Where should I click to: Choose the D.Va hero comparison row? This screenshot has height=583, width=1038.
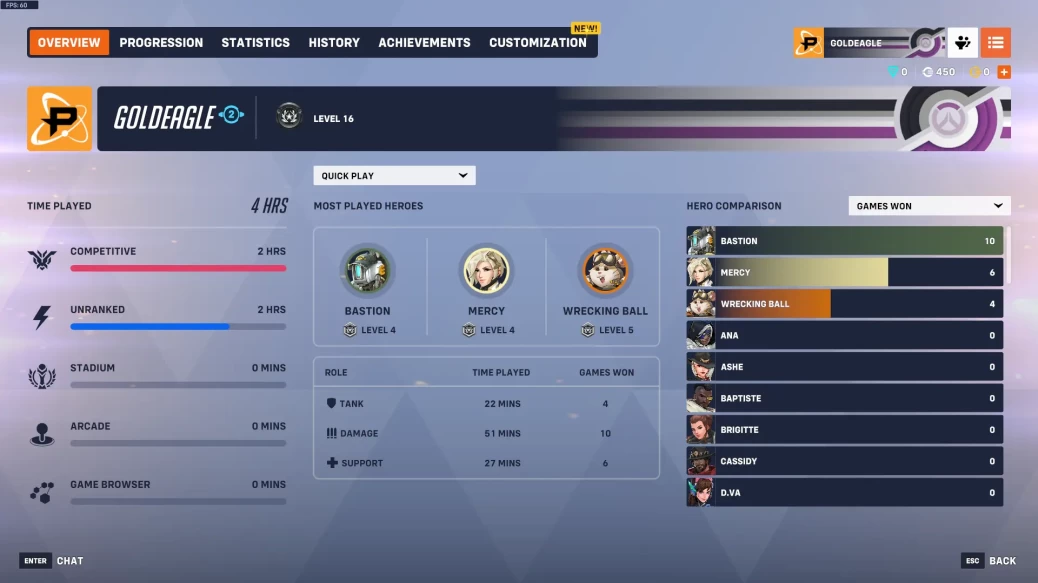coord(845,493)
